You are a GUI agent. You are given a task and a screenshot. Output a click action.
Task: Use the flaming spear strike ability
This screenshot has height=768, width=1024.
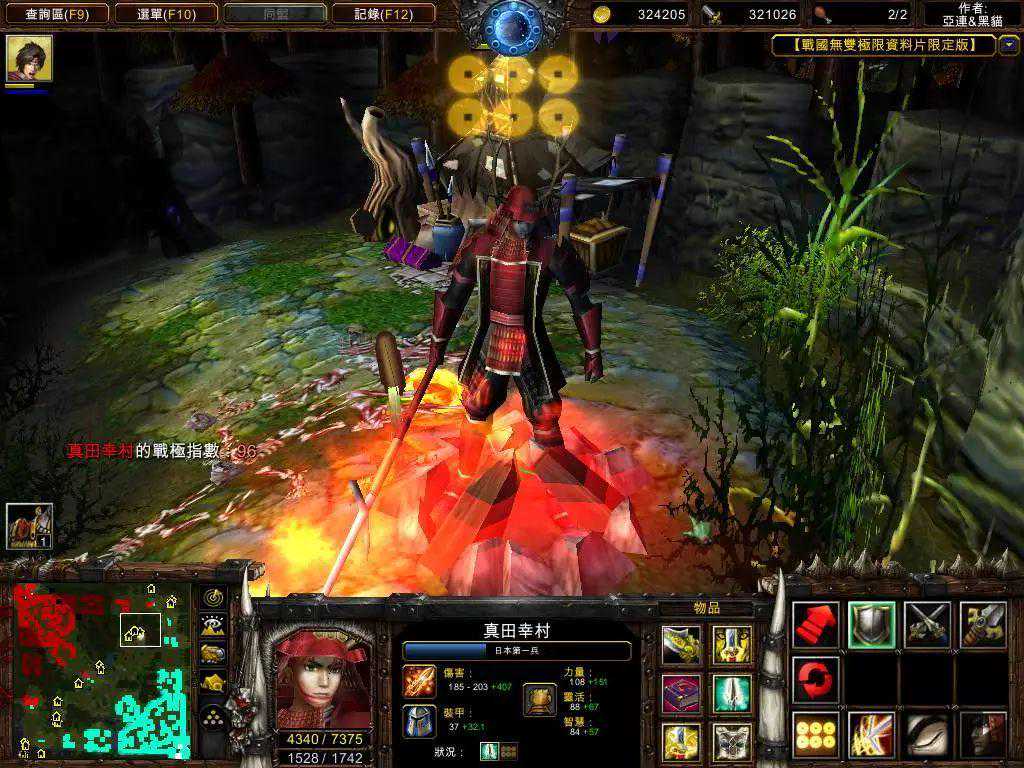pyautogui.click(x=871, y=735)
